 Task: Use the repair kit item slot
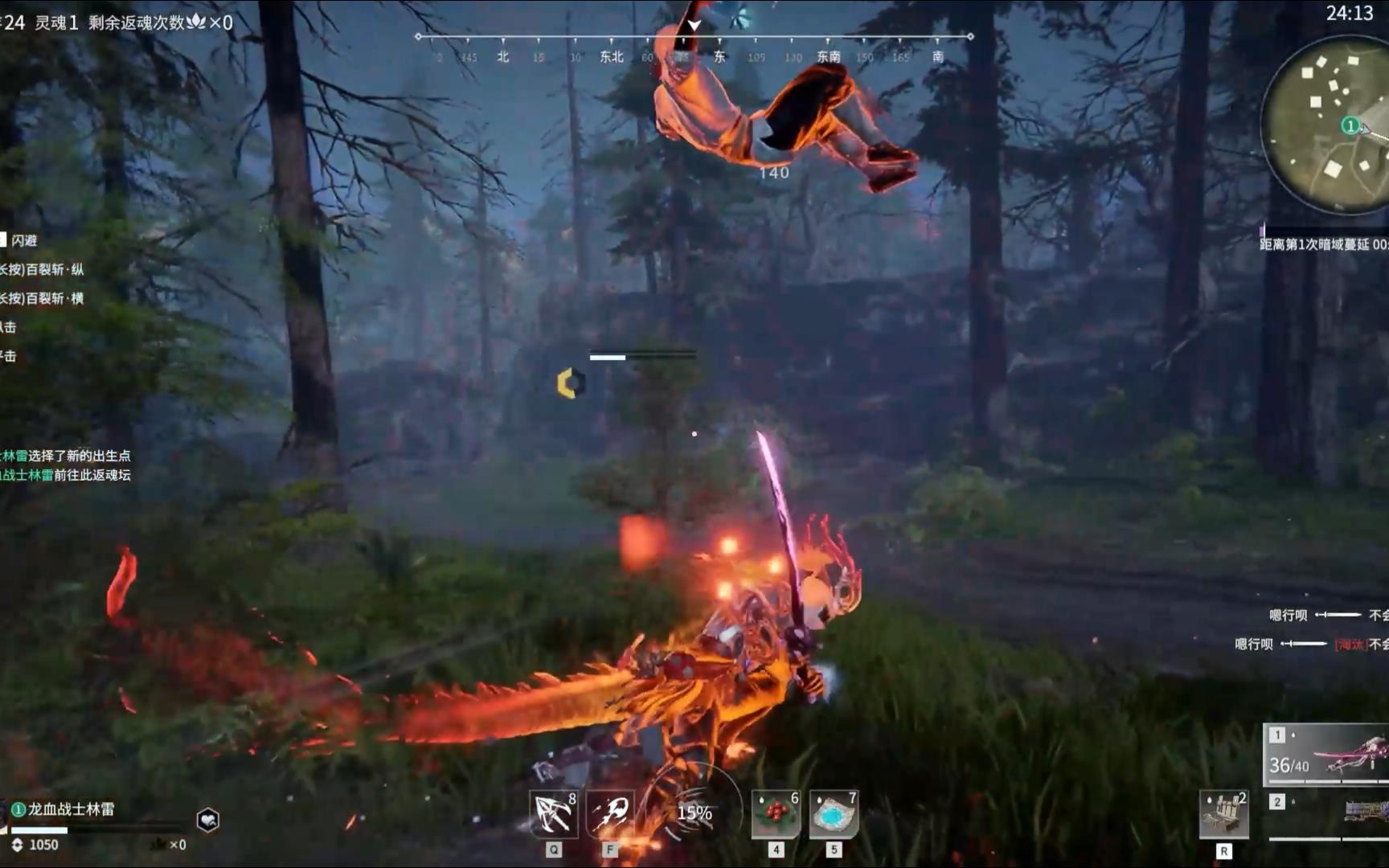tap(1223, 815)
